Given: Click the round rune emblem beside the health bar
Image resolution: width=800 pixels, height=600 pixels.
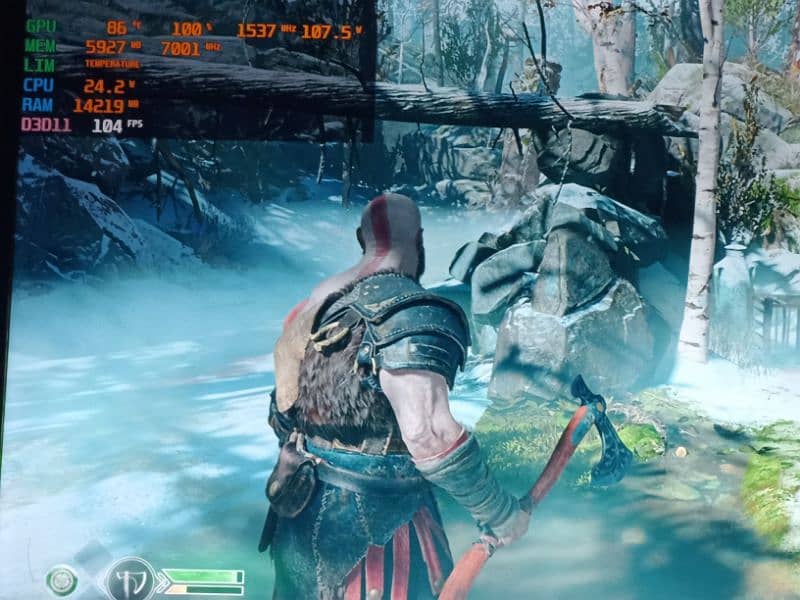Looking at the screenshot, I should tap(129, 580).
